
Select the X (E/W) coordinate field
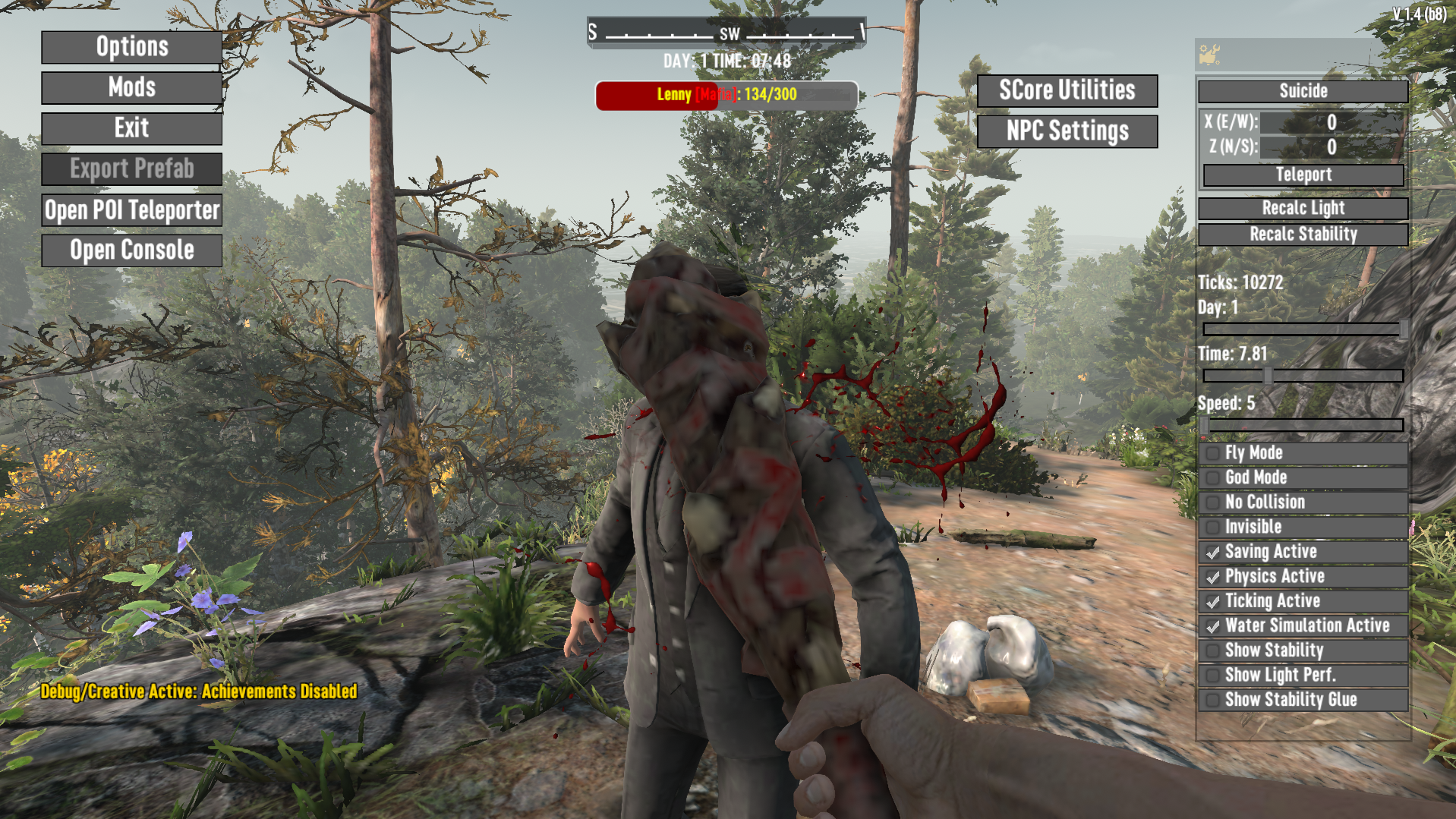tap(1331, 122)
